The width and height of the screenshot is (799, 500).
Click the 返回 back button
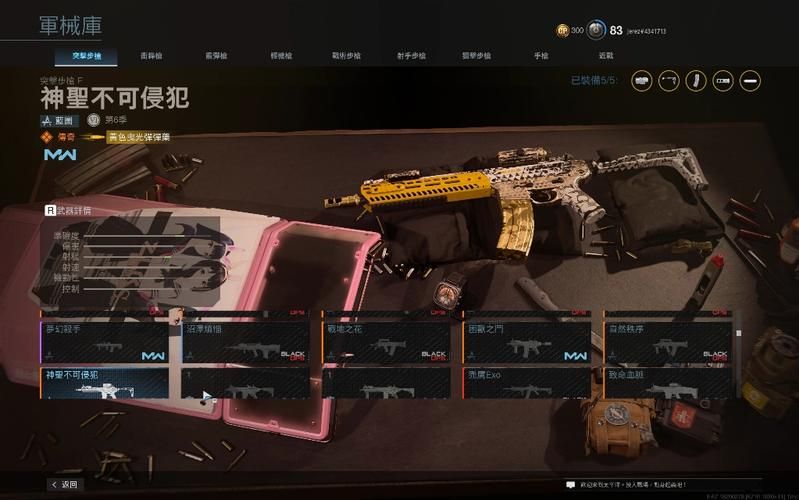click(65, 484)
